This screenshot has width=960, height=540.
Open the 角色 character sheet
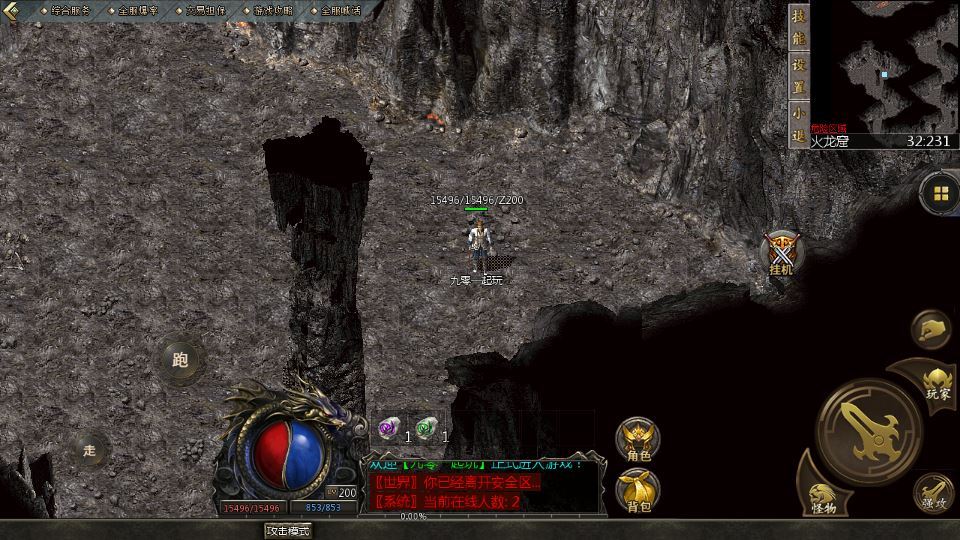pos(637,440)
